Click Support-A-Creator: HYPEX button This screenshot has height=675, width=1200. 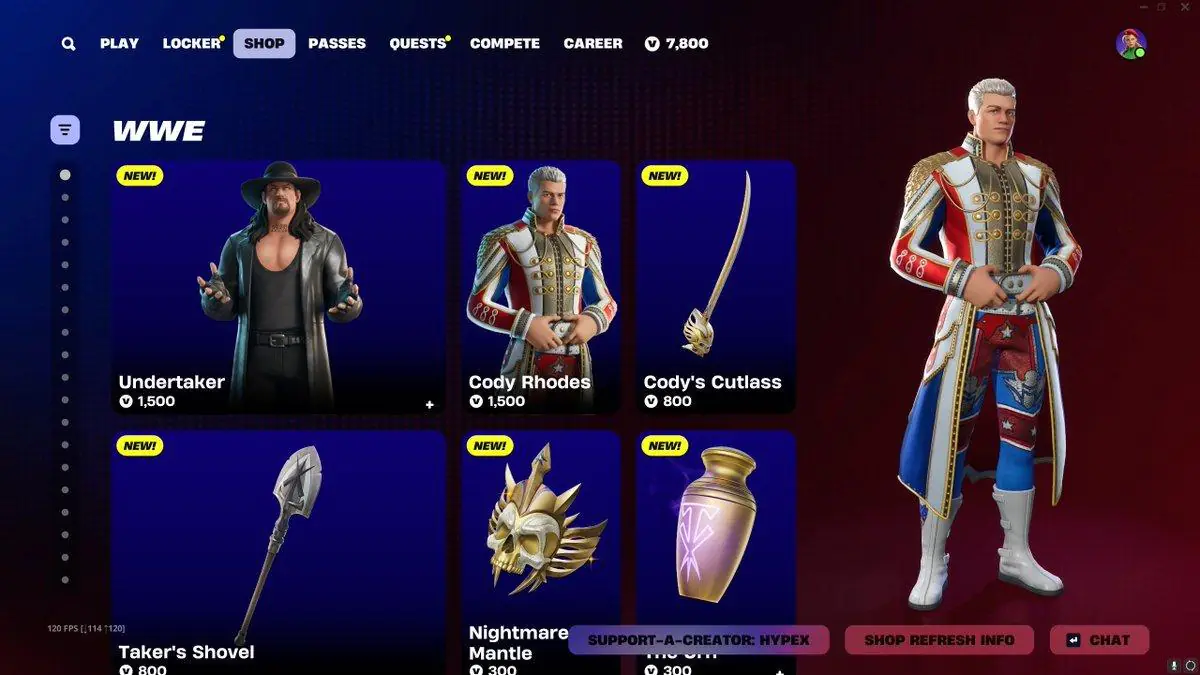[696, 640]
